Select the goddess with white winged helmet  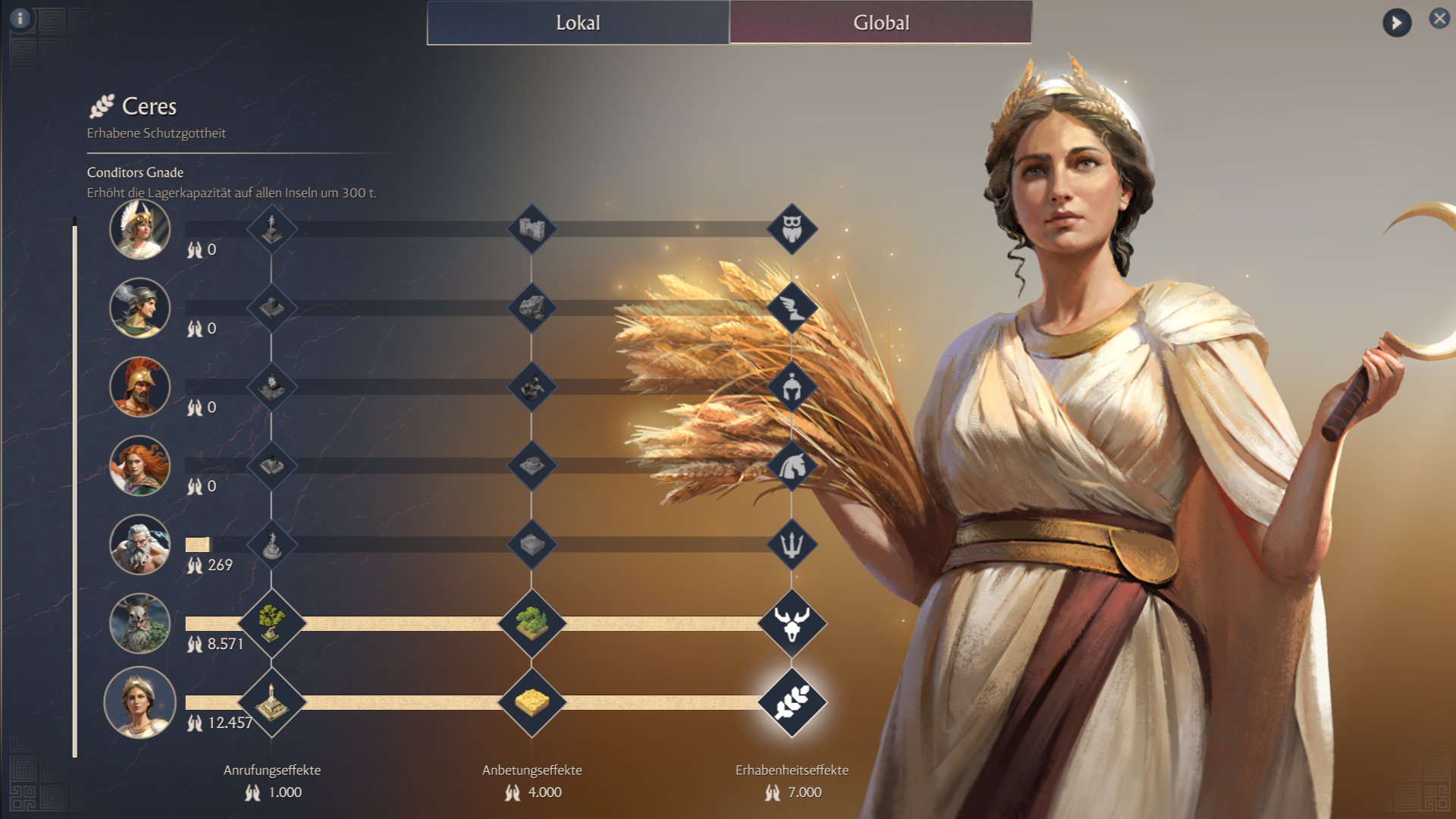coord(140,229)
